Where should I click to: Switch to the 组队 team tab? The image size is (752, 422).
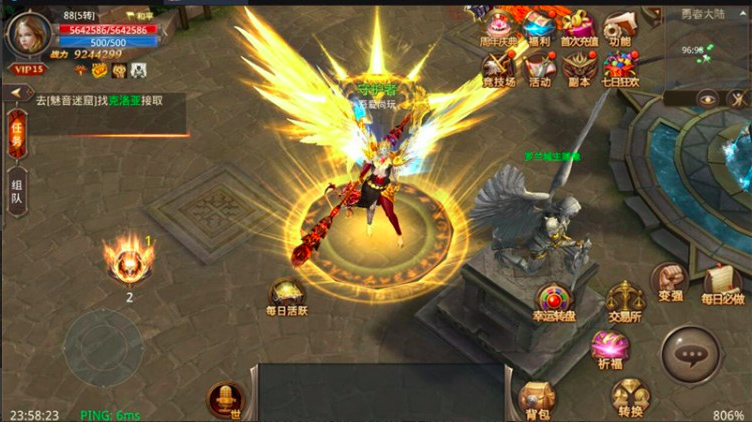(x=17, y=189)
